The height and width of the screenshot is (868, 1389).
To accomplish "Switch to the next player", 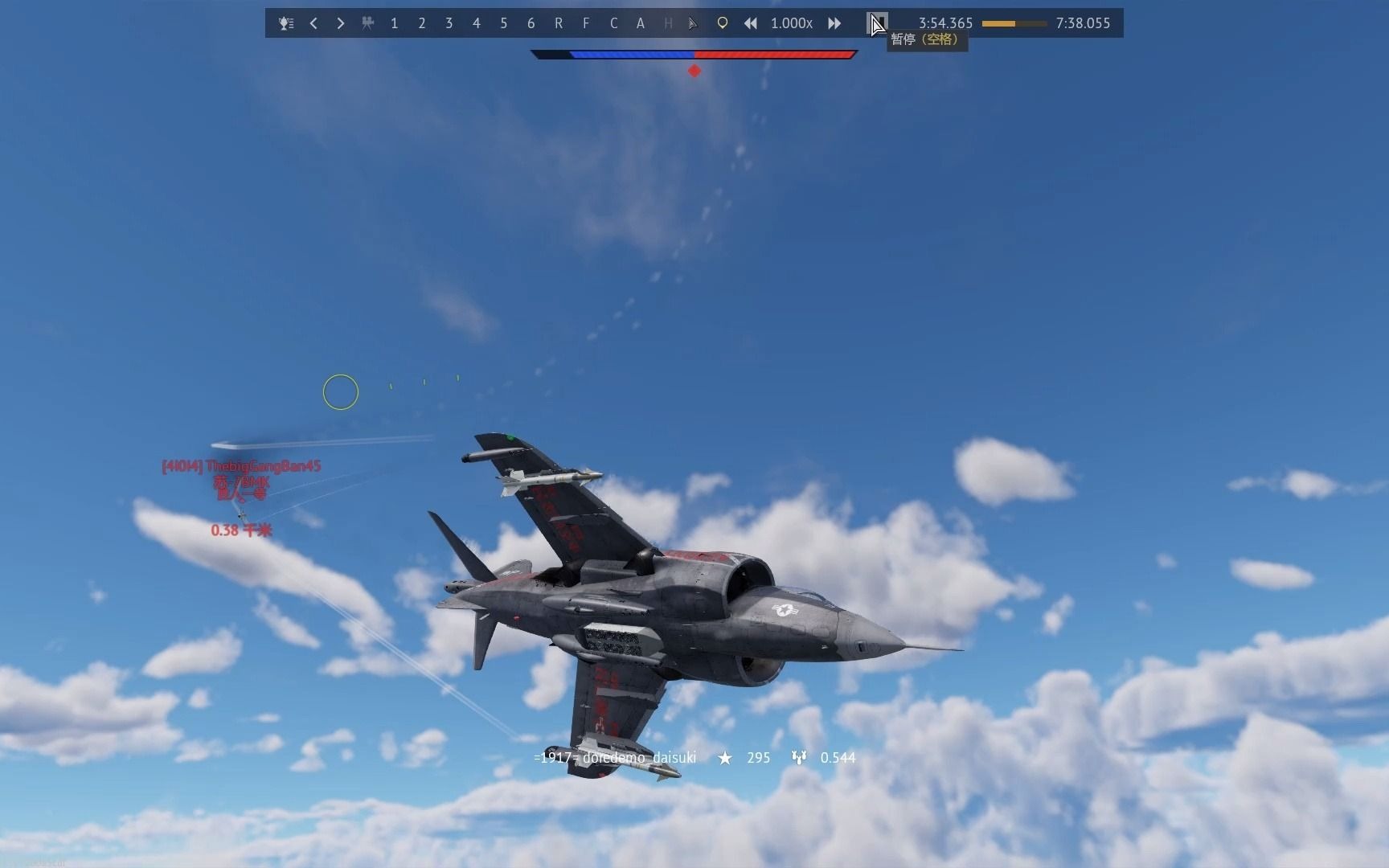I will click(341, 23).
